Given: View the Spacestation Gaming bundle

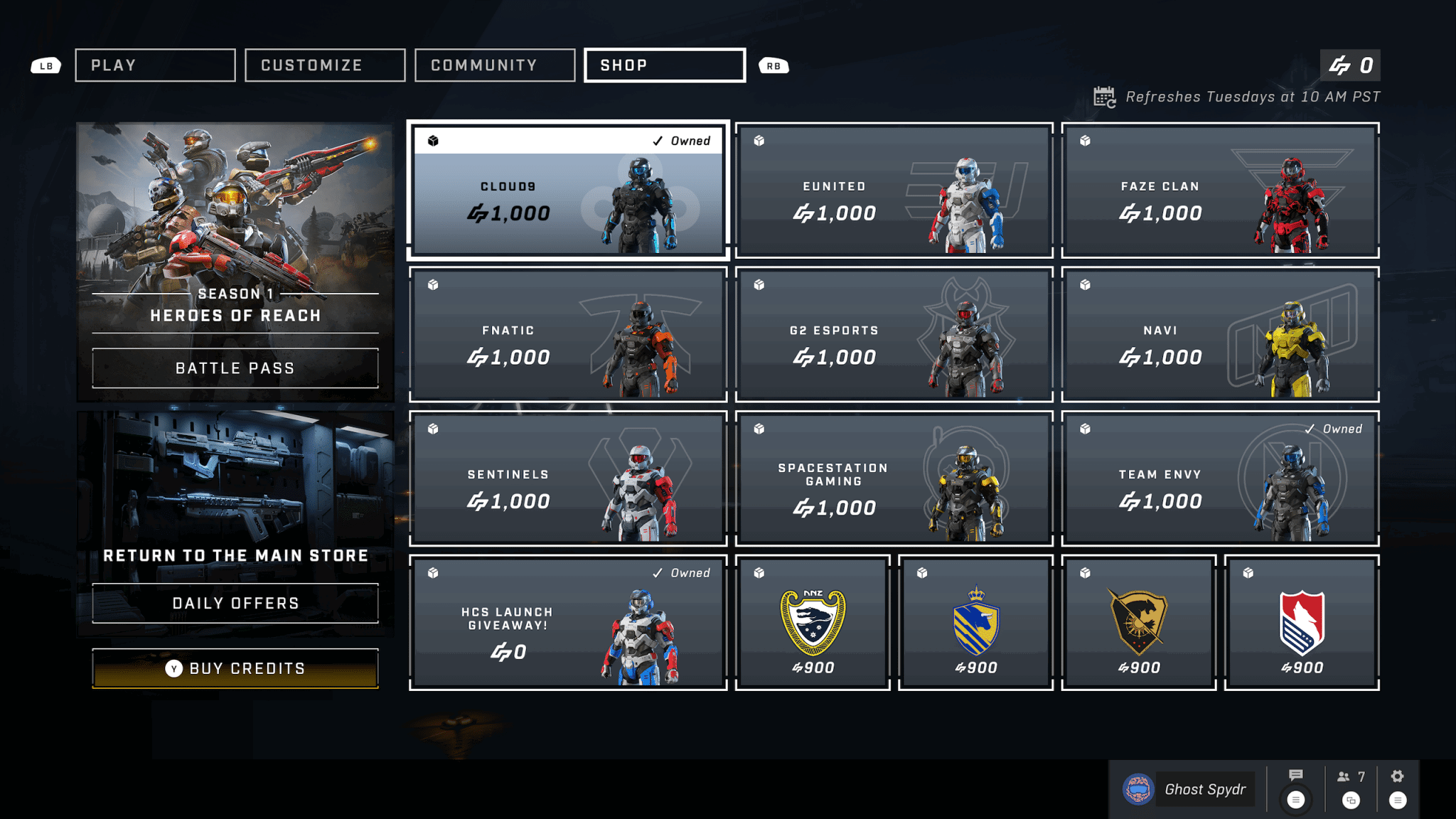Looking at the screenshot, I should point(894,479).
